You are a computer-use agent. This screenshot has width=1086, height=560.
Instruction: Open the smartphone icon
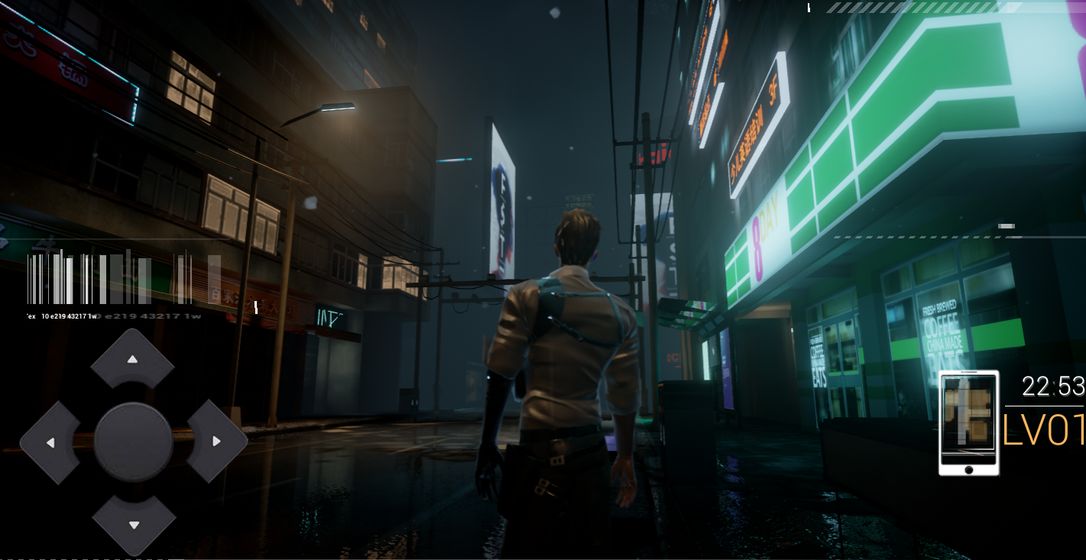coord(968,422)
